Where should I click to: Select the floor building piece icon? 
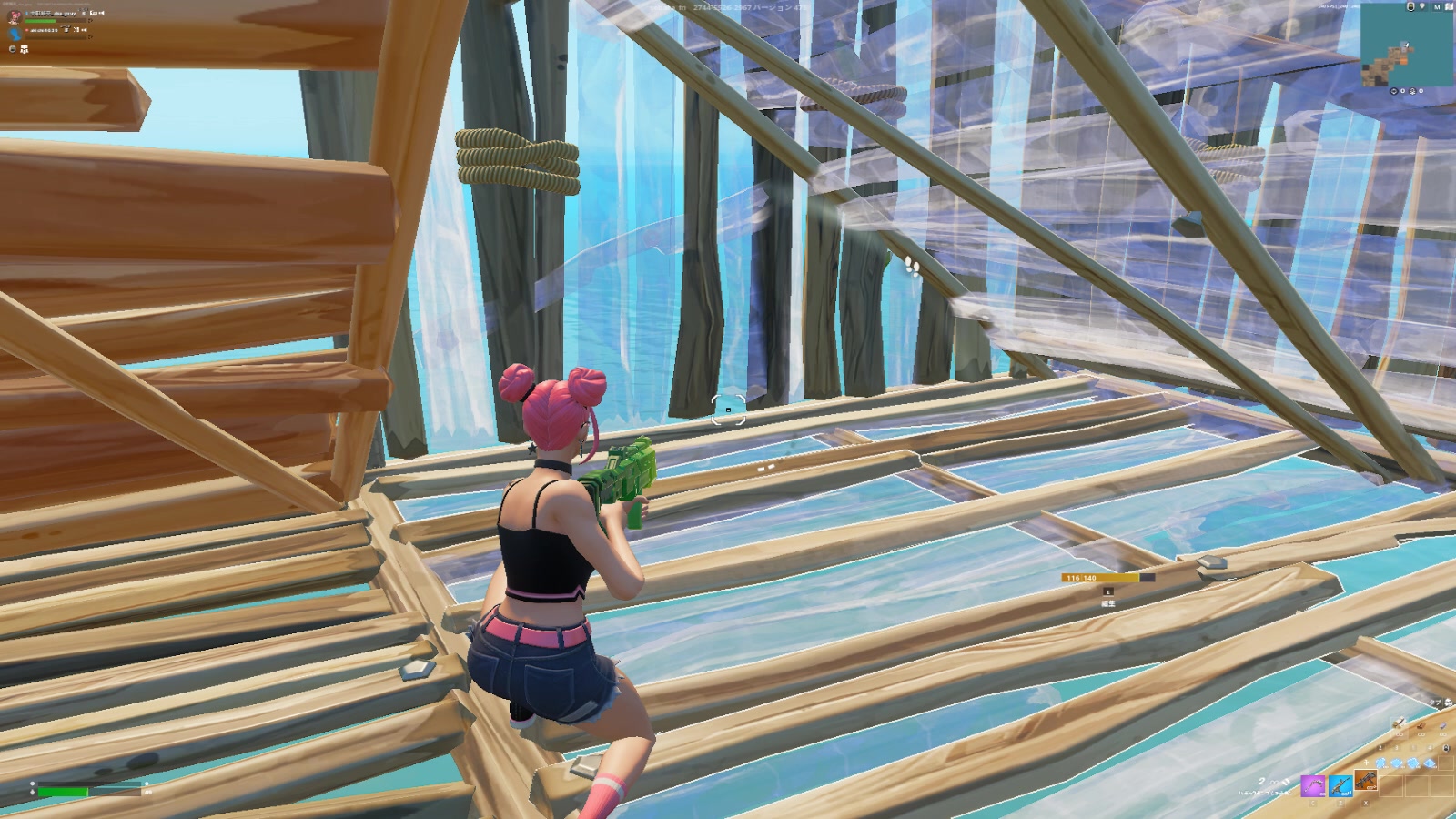point(1397,763)
